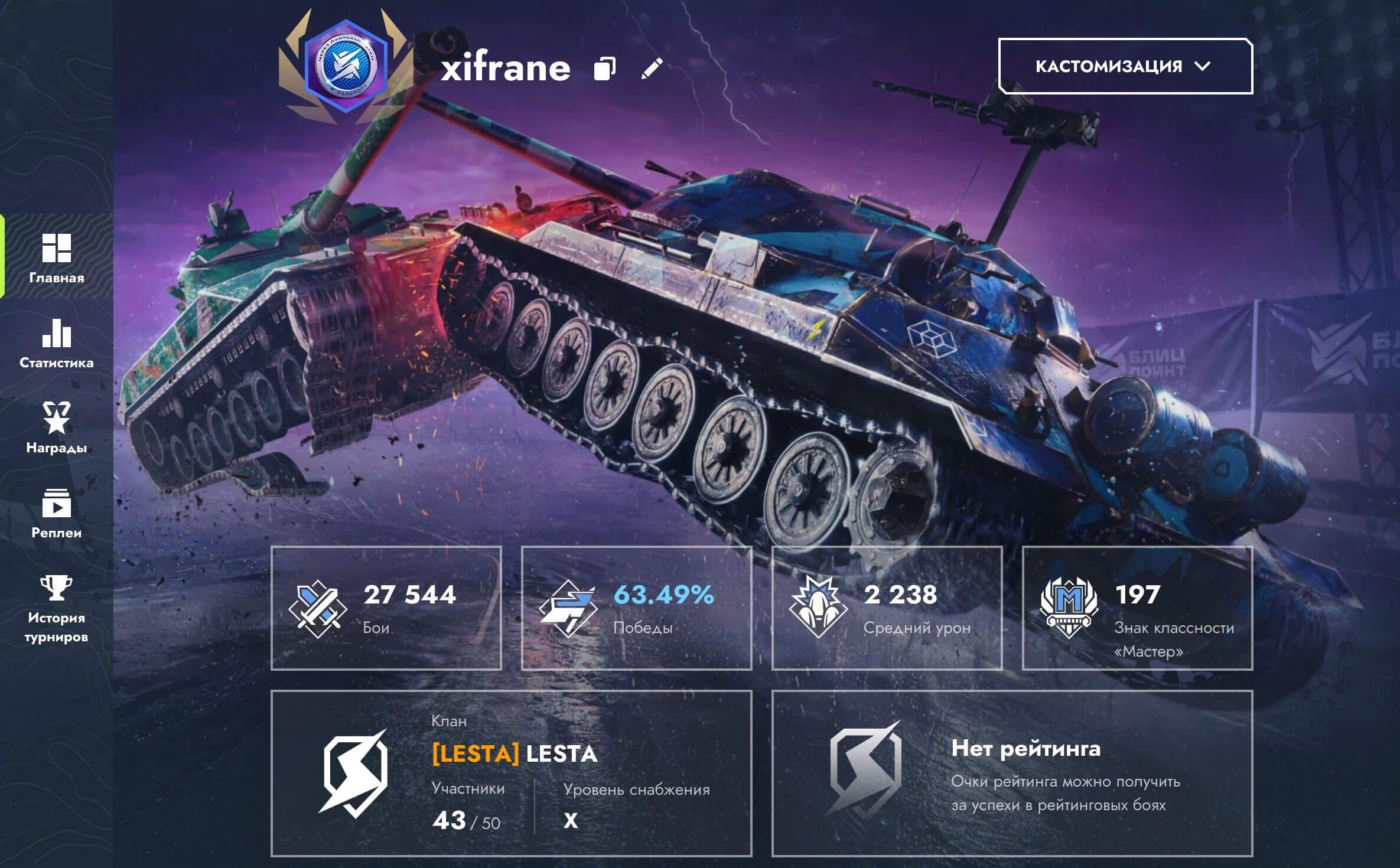Viewport: 1400px width, 868px height.
Task: Open the 27 544 Бои stat card
Action: (x=386, y=608)
